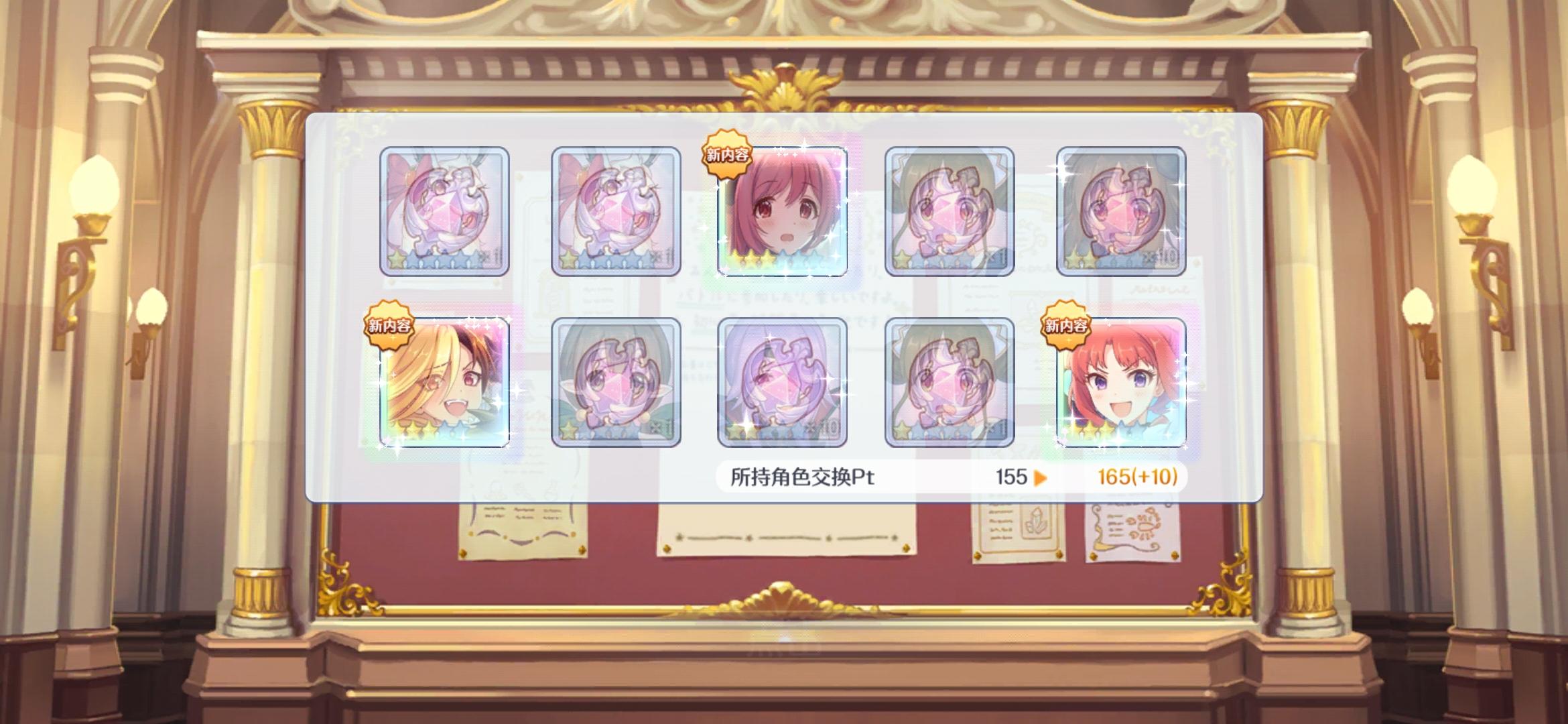Tap the 新内容 badge above the pink-haired card
Image resolution: width=1568 pixels, height=724 pixels.
726,154
